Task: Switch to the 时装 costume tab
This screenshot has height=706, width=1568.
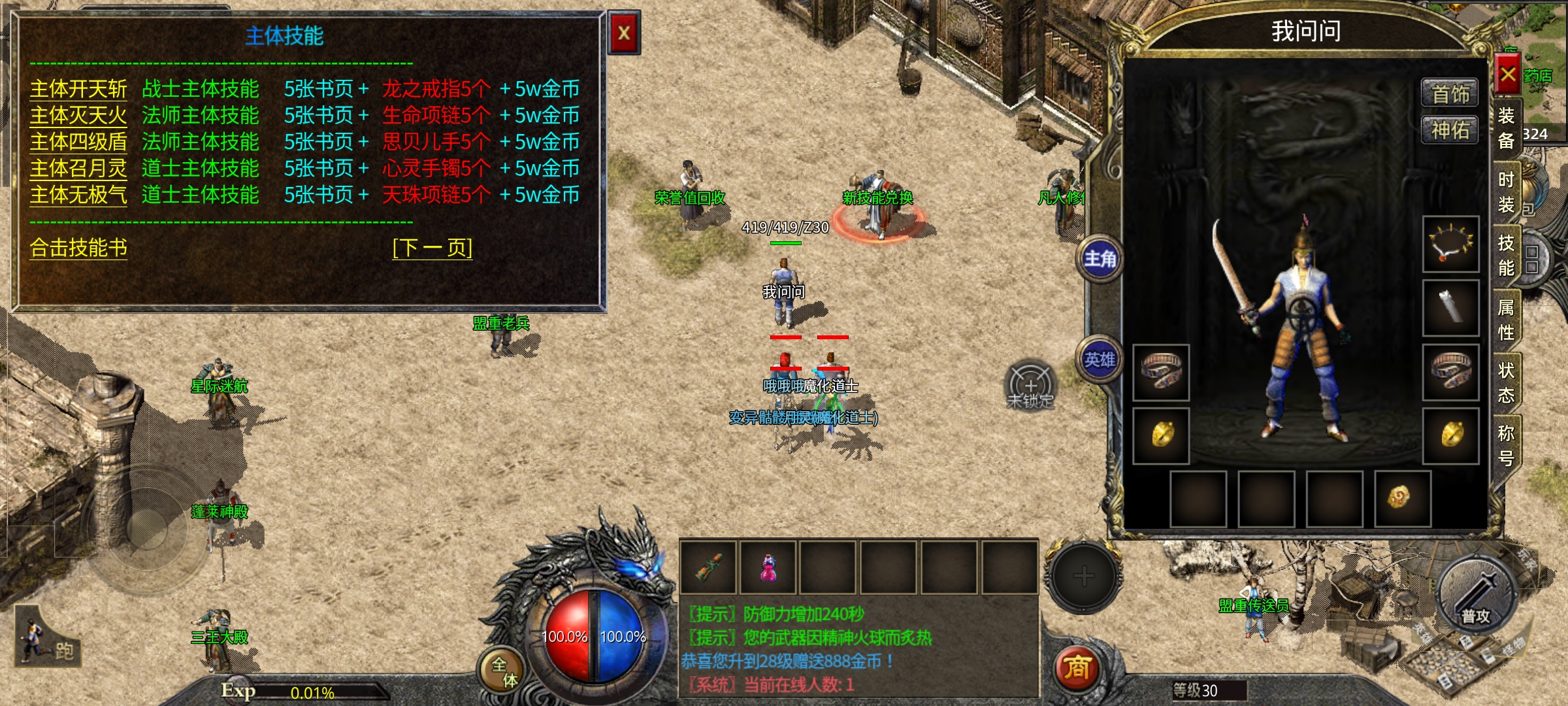Action: tap(1506, 192)
